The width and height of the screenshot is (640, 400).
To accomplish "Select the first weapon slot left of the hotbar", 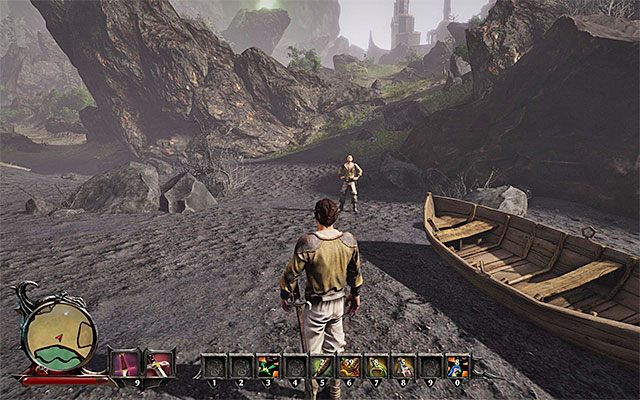I will pos(125,363).
